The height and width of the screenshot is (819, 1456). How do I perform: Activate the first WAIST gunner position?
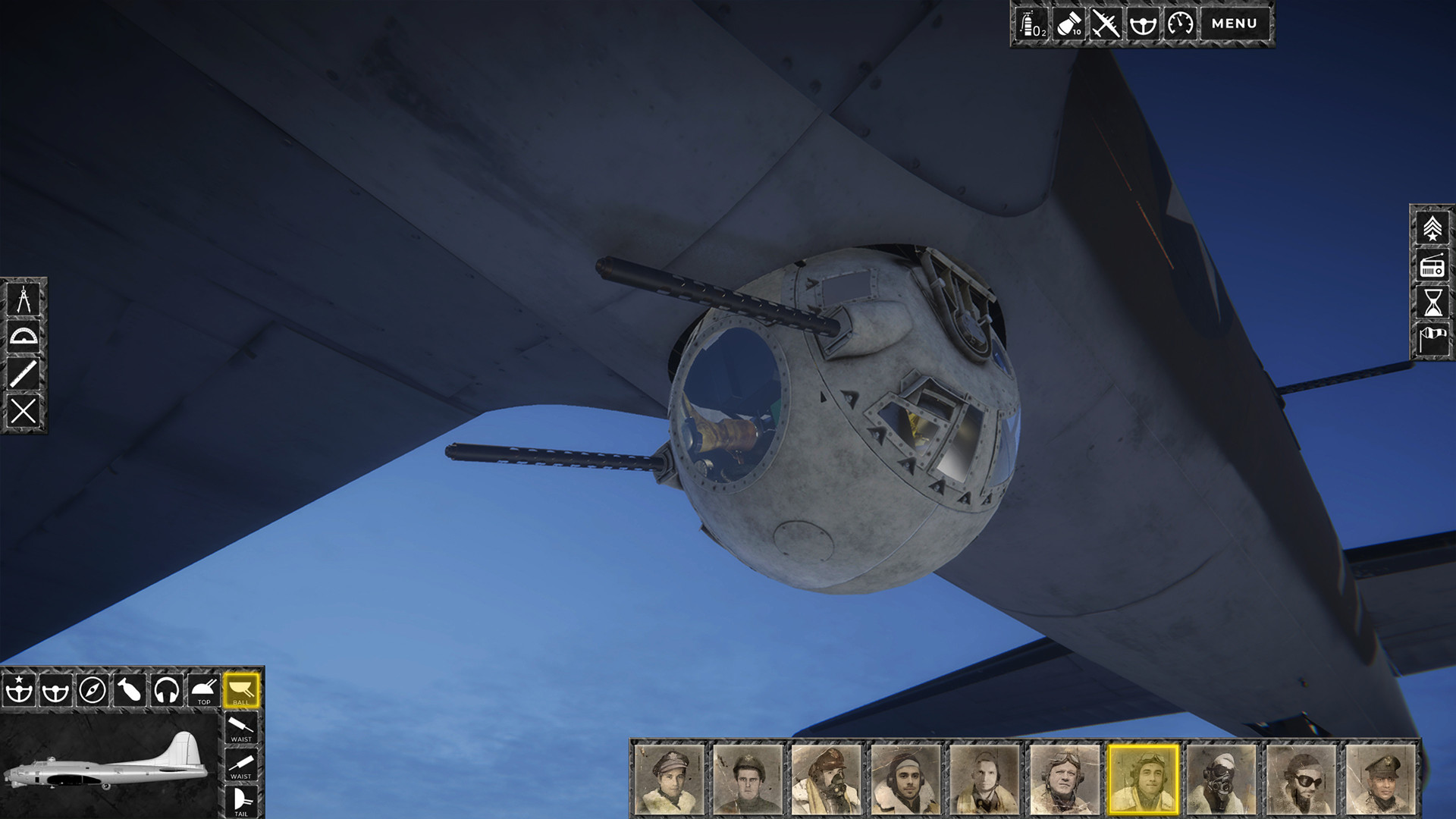pos(240,727)
